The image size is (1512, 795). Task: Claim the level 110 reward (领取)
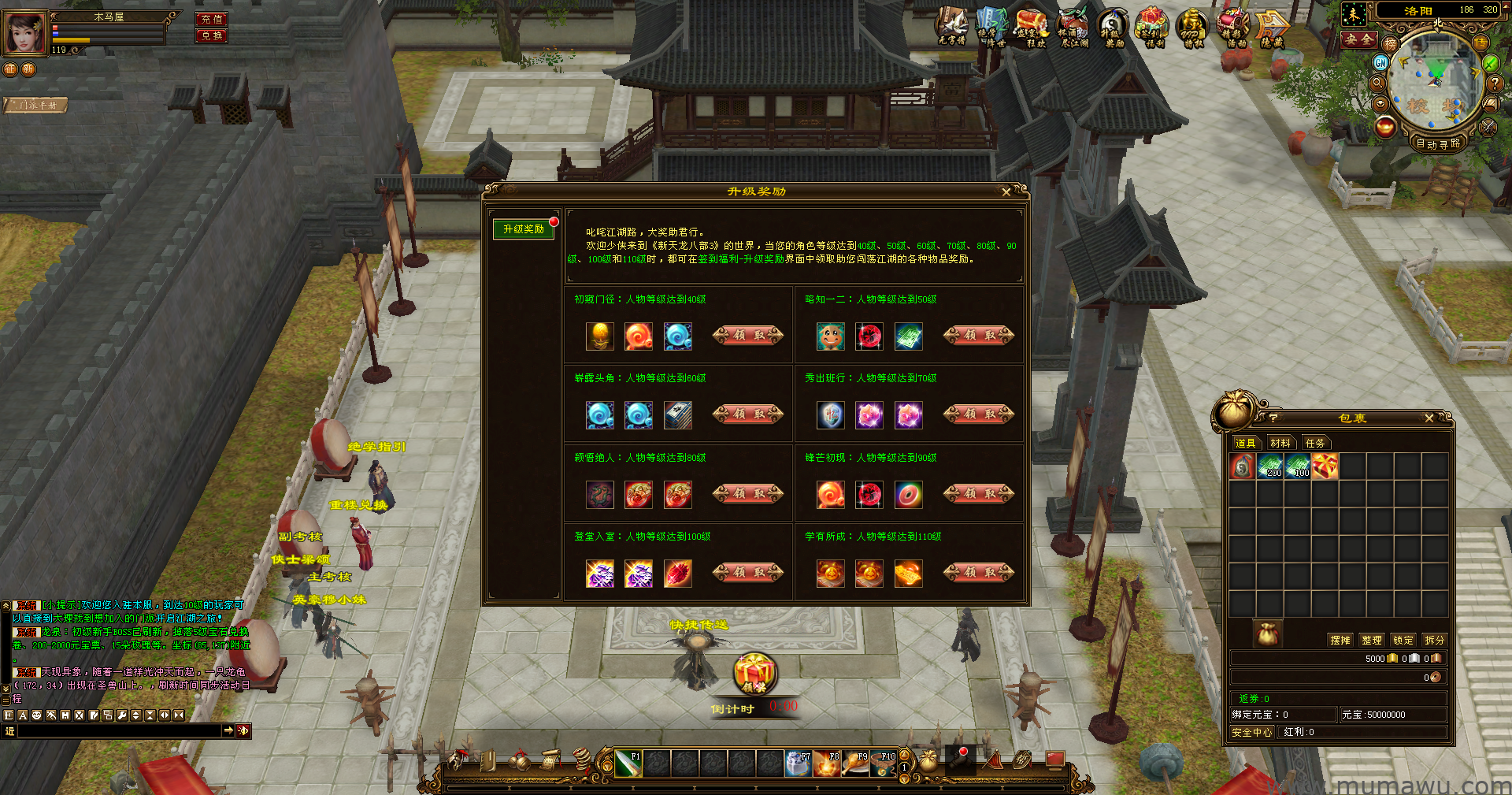point(978,573)
